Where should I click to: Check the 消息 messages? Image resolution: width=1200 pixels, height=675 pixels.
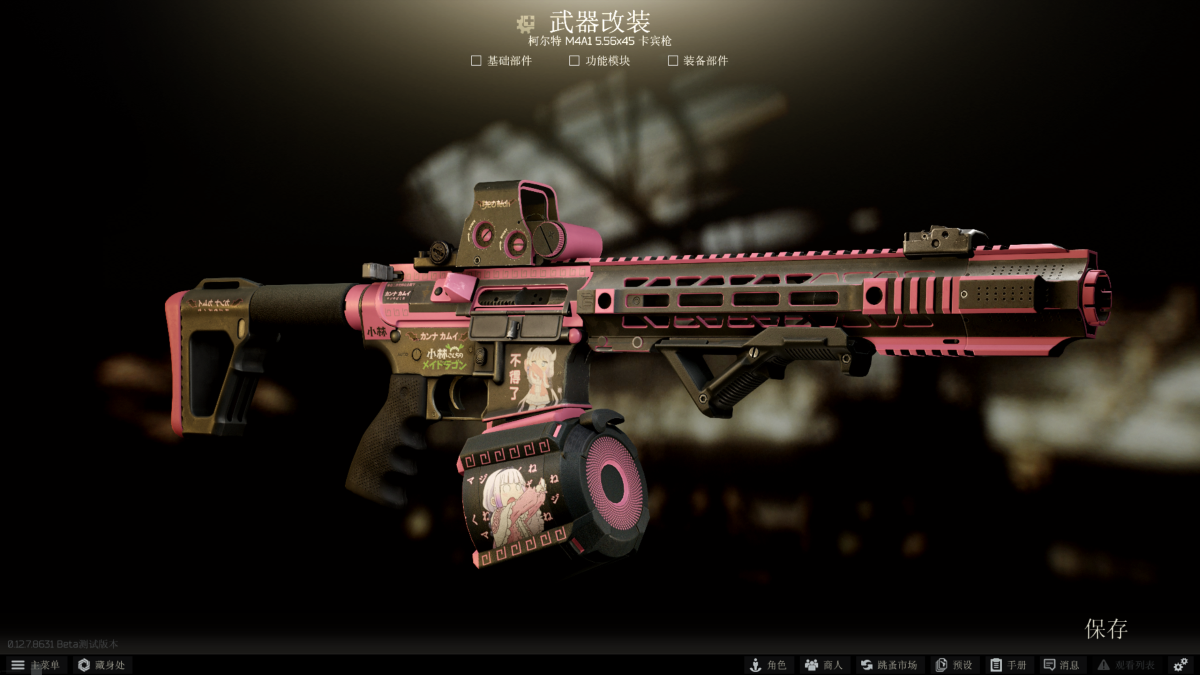(x=1062, y=665)
